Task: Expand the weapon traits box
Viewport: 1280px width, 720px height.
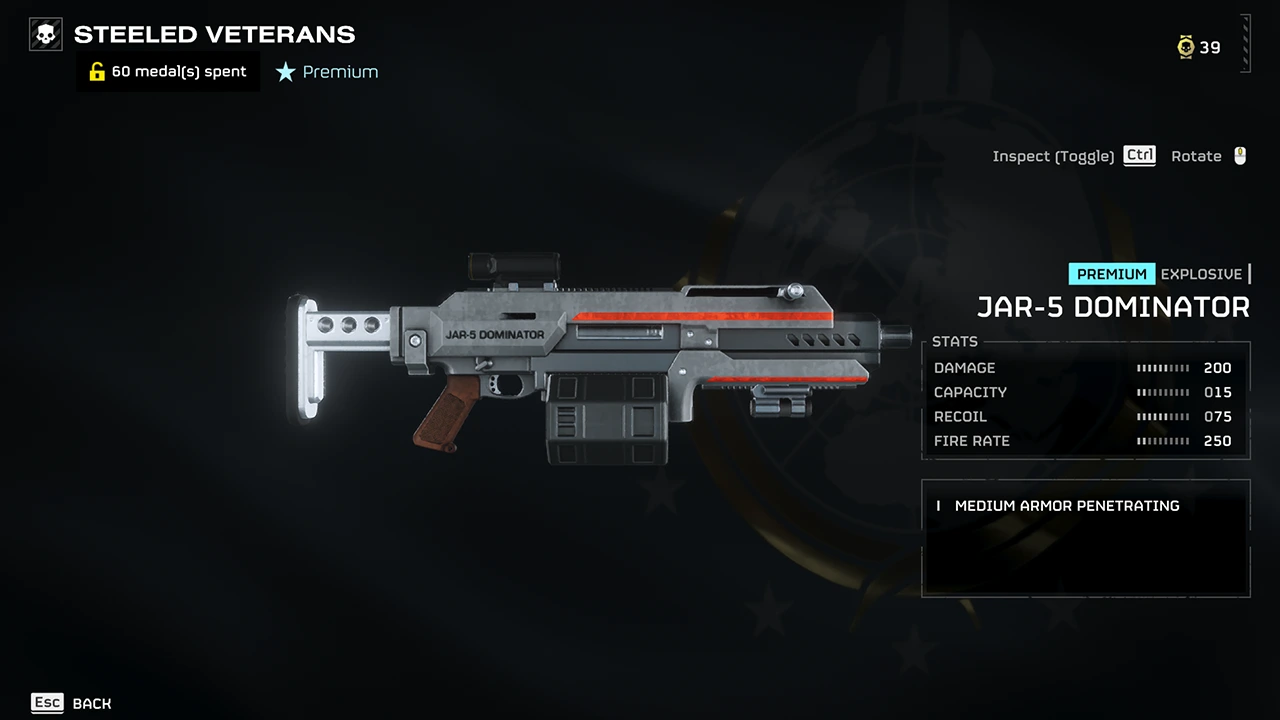Action: pos(1085,538)
